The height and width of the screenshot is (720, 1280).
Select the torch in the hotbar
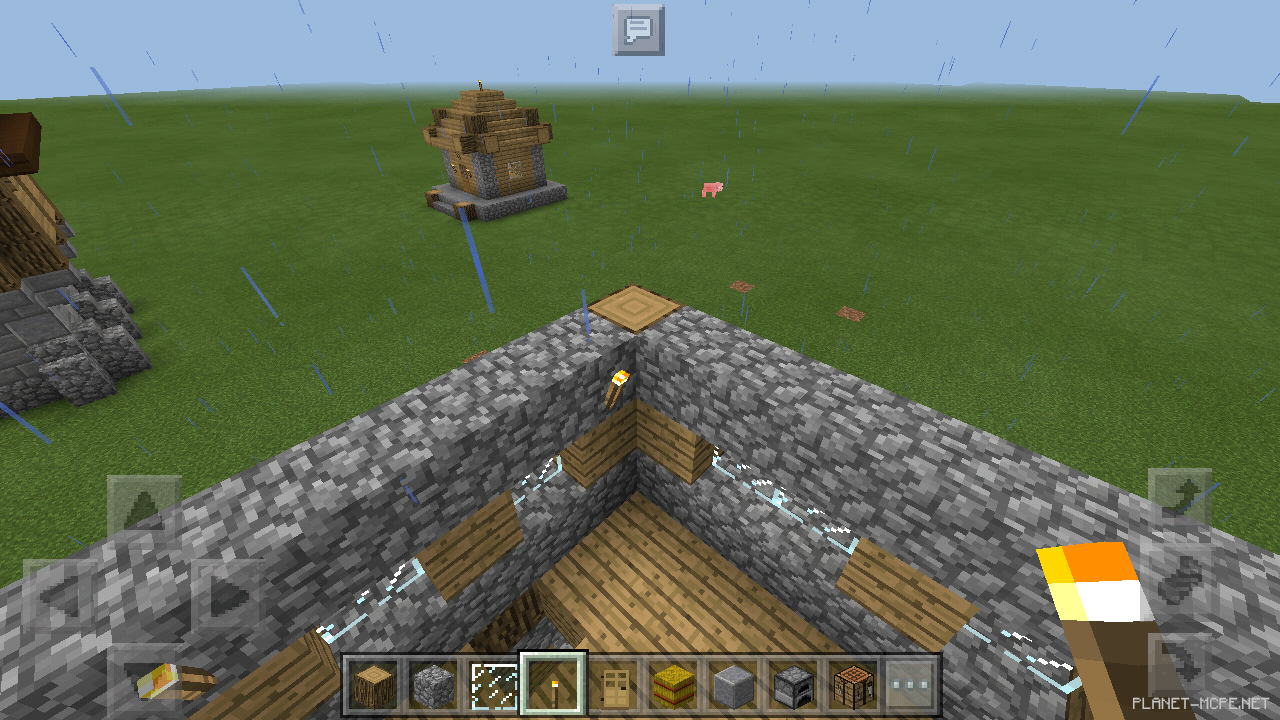point(551,684)
